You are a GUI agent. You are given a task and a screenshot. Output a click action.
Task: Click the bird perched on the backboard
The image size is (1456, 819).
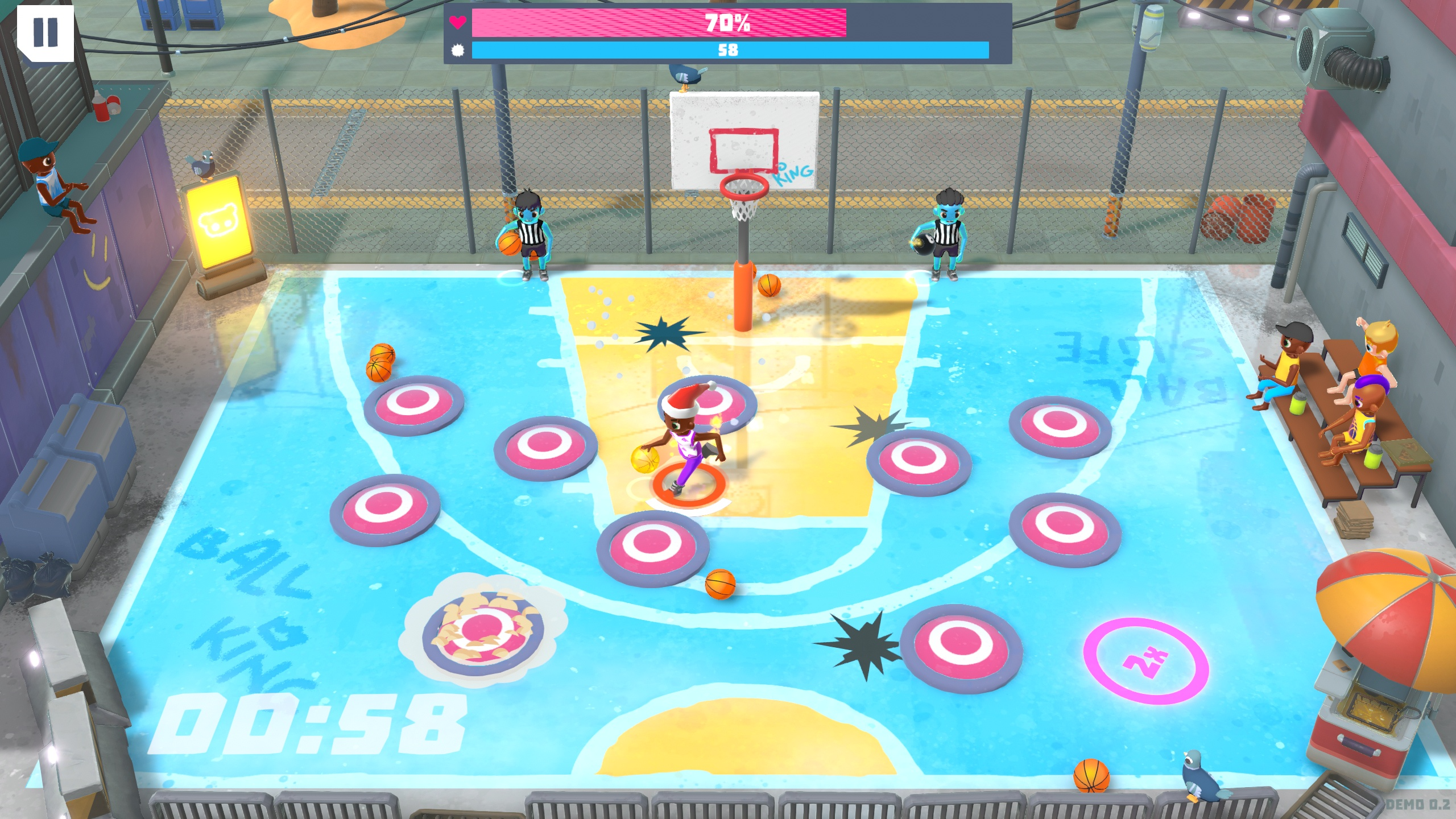pyautogui.click(x=685, y=74)
